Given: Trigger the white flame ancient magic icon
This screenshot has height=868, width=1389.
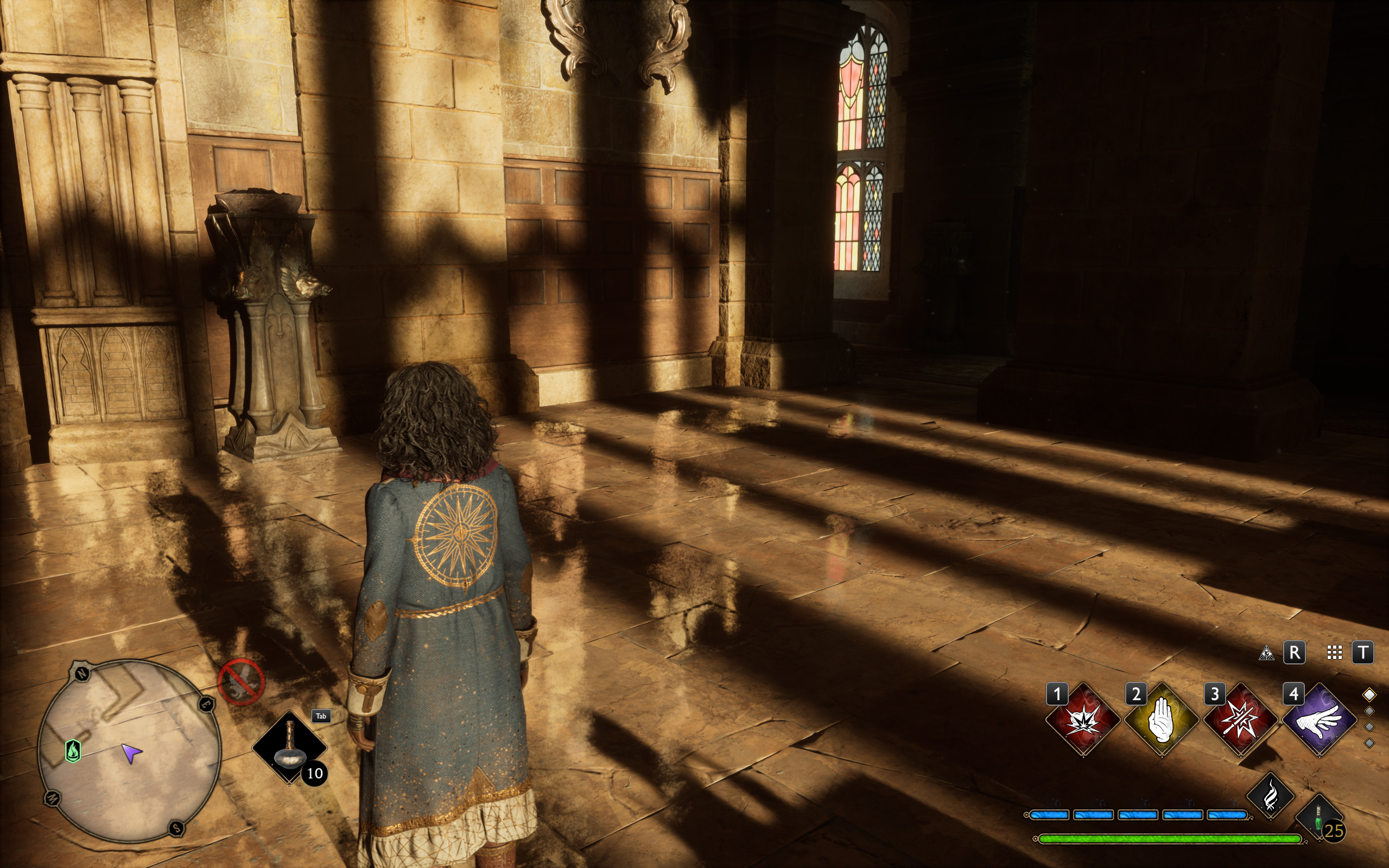Looking at the screenshot, I should 1270,796.
